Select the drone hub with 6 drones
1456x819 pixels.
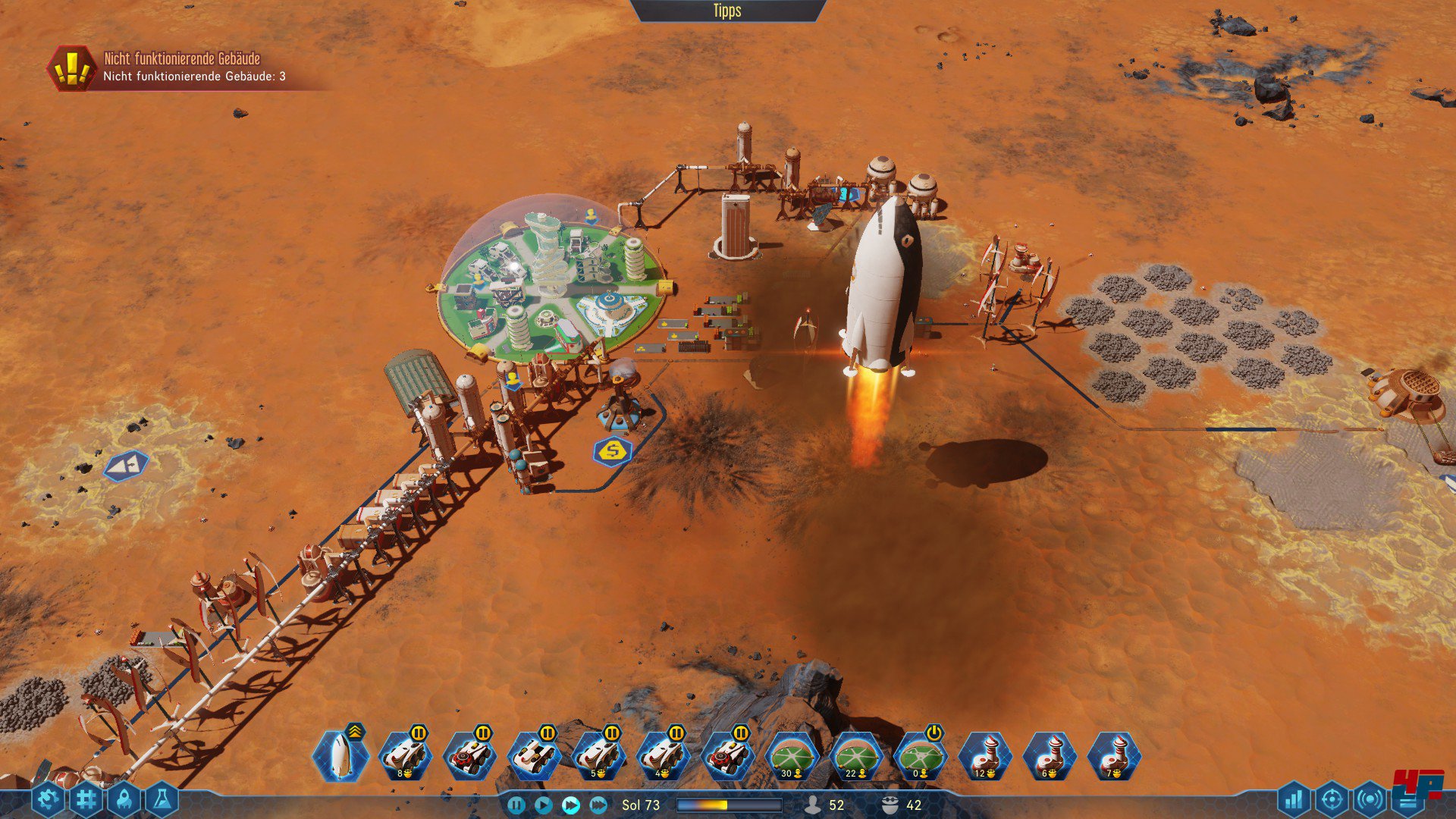coord(1050,755)
